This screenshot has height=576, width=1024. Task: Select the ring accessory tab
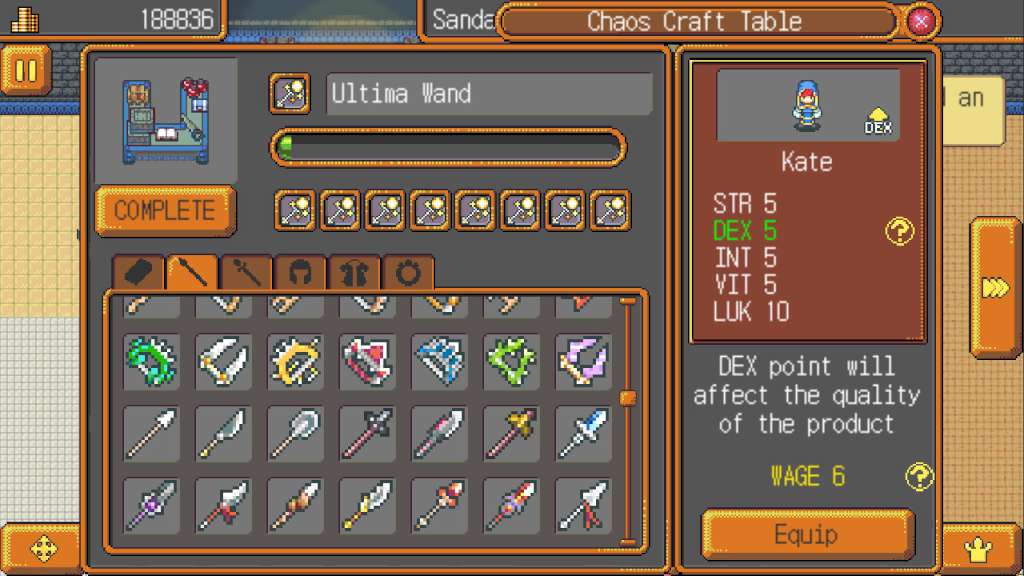click(408, 272)
